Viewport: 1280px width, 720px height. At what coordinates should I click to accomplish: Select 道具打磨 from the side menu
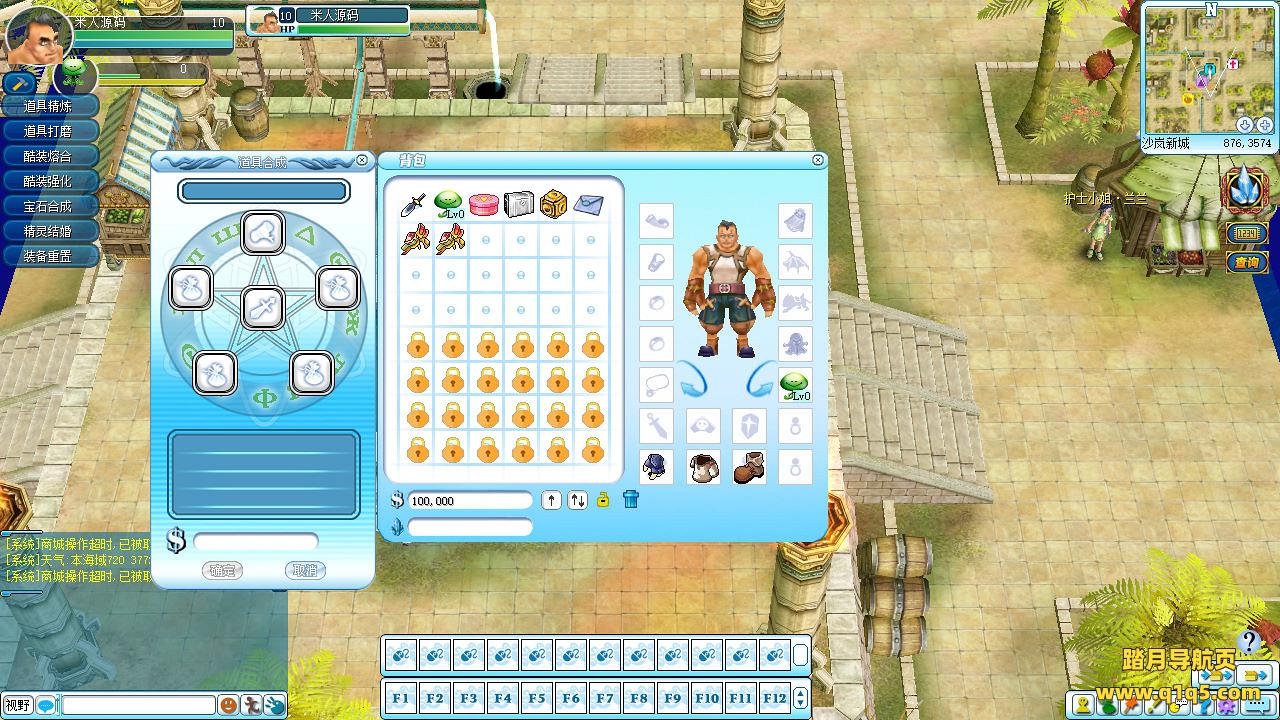48,131
